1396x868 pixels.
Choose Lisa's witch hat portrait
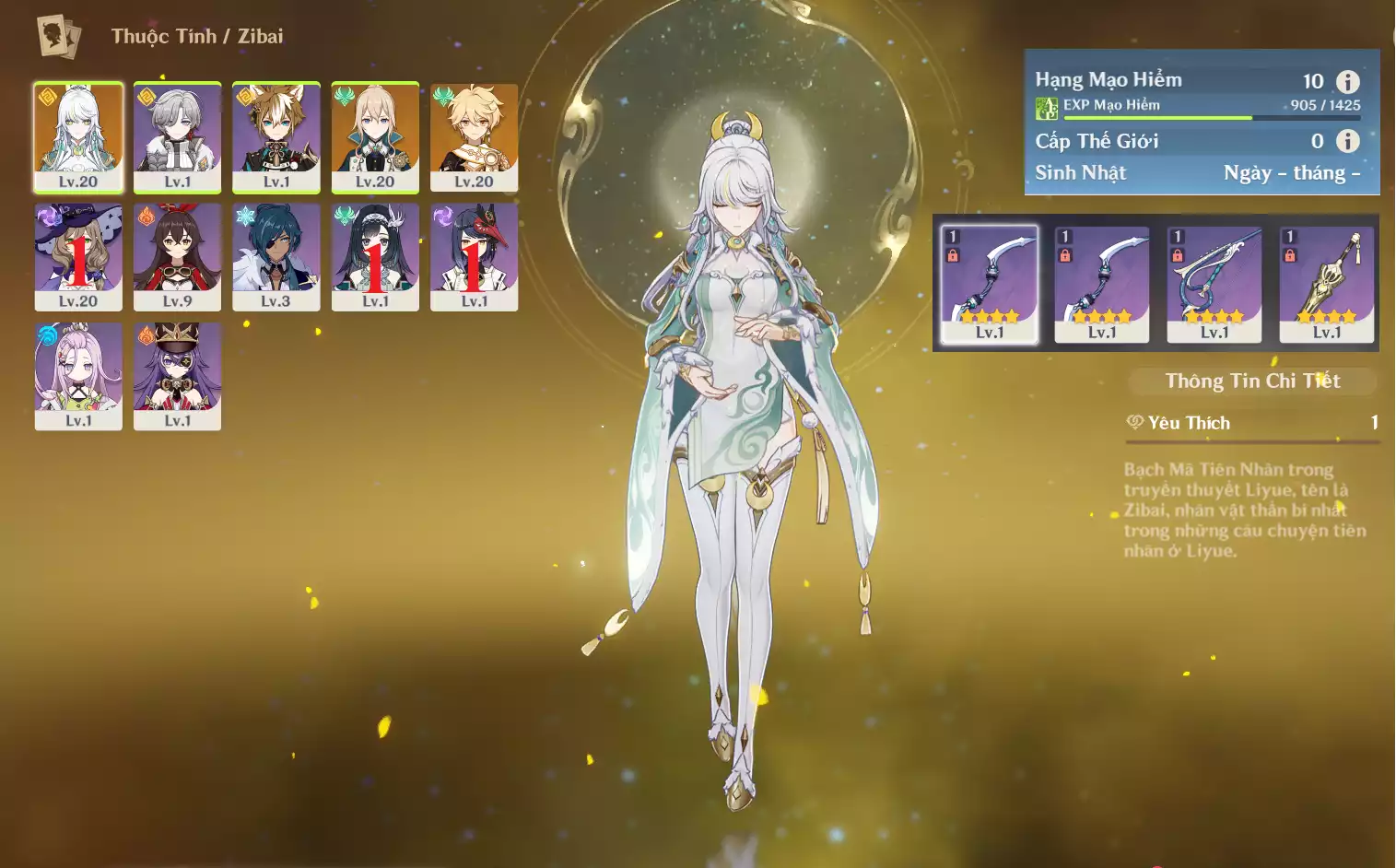tap(78, 256)
